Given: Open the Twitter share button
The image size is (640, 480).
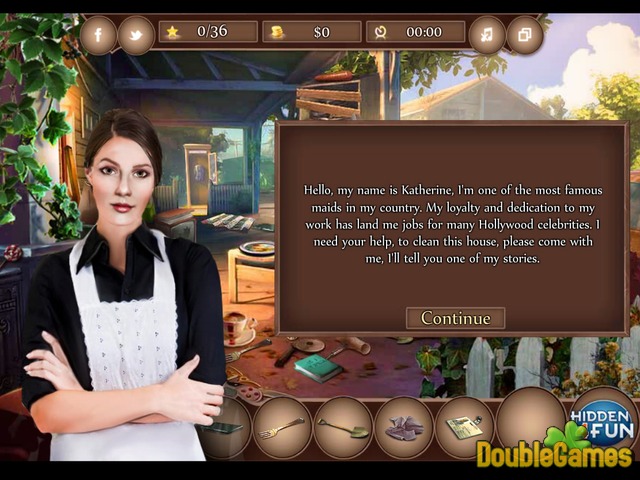Looking at the screenshot, I should (x=136, y=35).
